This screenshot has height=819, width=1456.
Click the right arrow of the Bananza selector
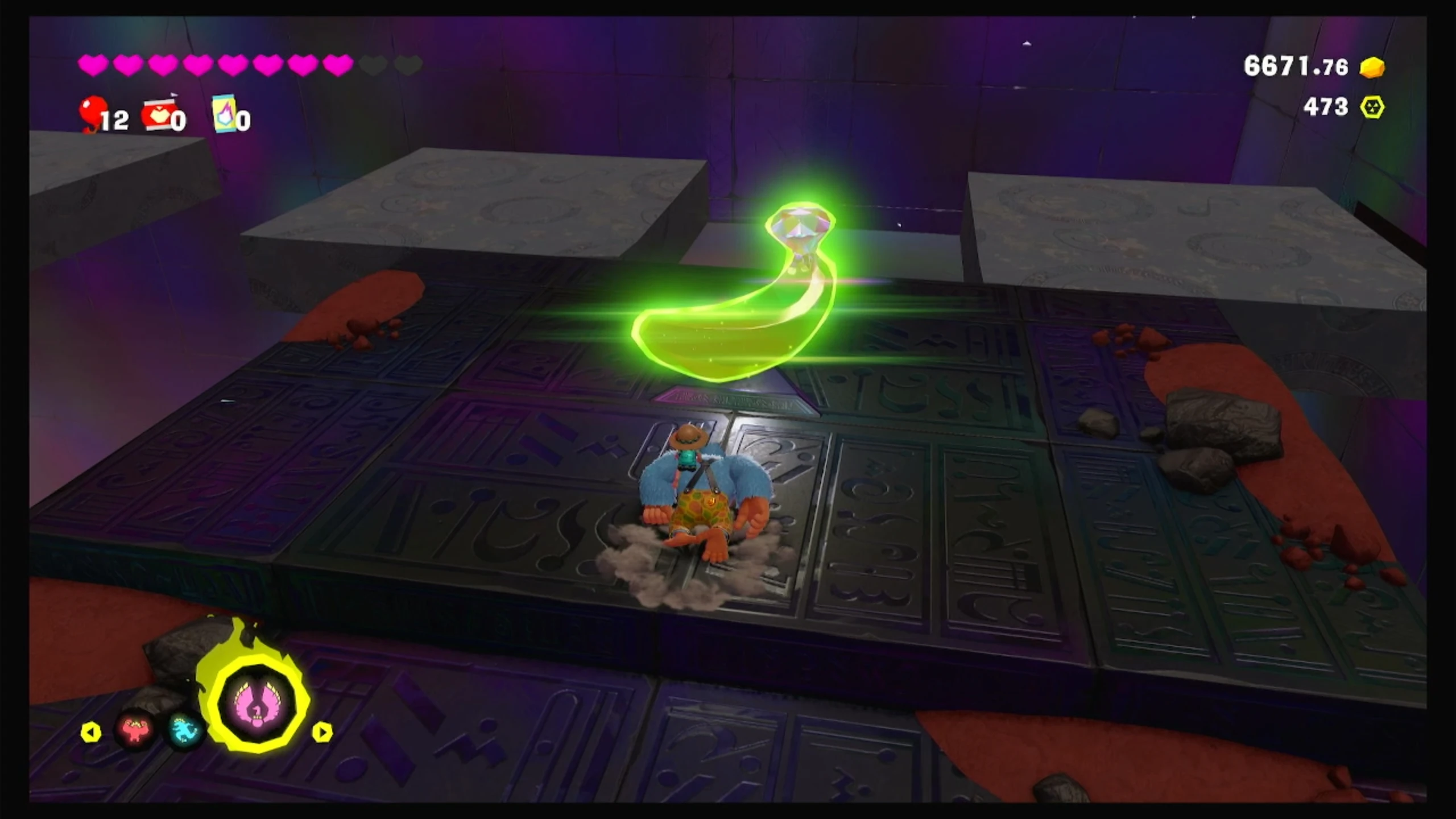pos(322,732)
